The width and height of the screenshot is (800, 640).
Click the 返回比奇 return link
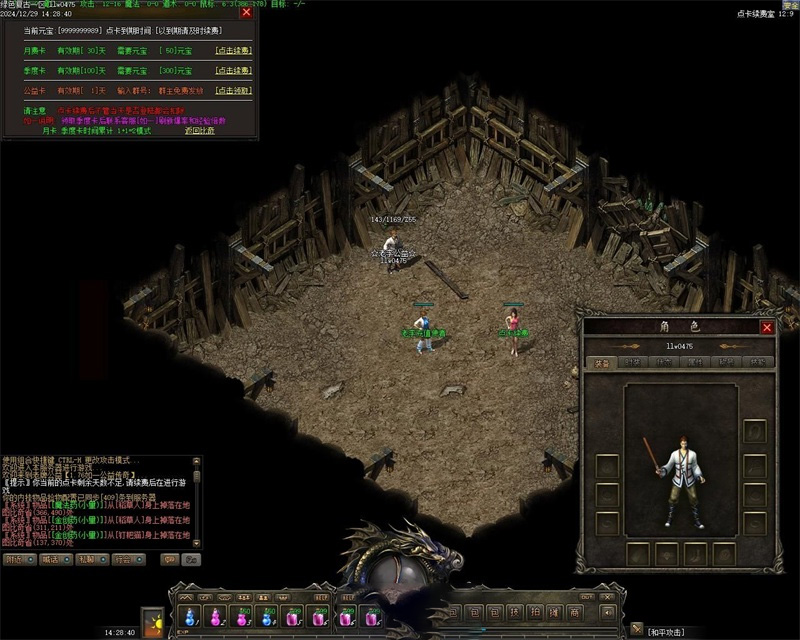point(199,130)
